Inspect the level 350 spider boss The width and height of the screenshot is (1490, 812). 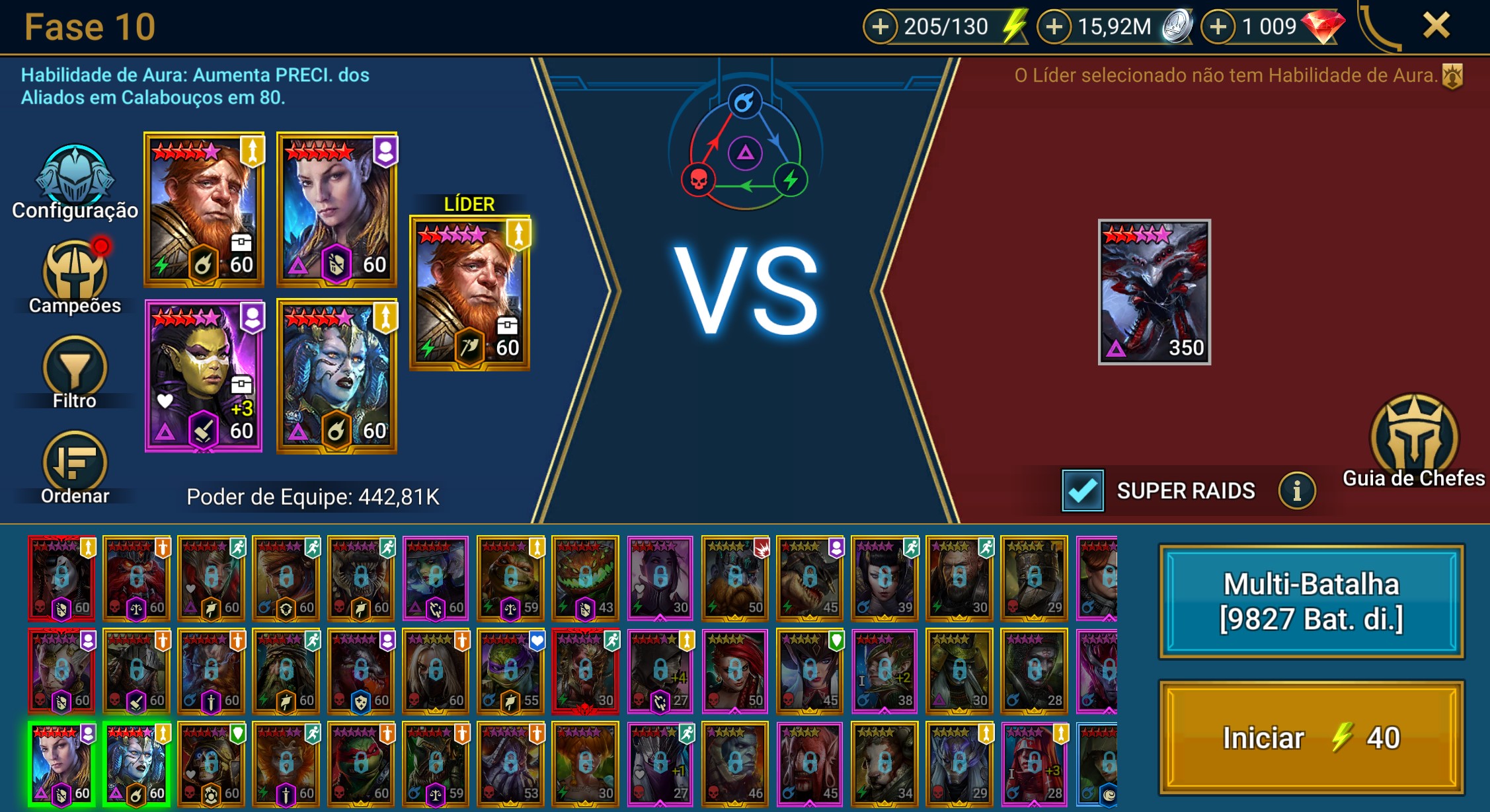1154,291
